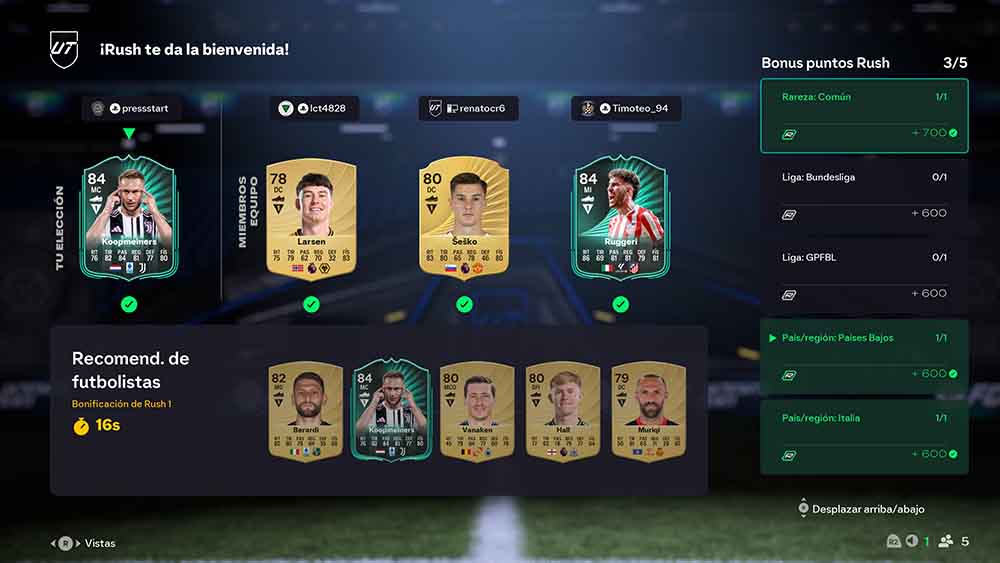Screen dimensions: 1000x563
Task: Click the Timoteo_94 player name tag
Action: click(626, 108)
